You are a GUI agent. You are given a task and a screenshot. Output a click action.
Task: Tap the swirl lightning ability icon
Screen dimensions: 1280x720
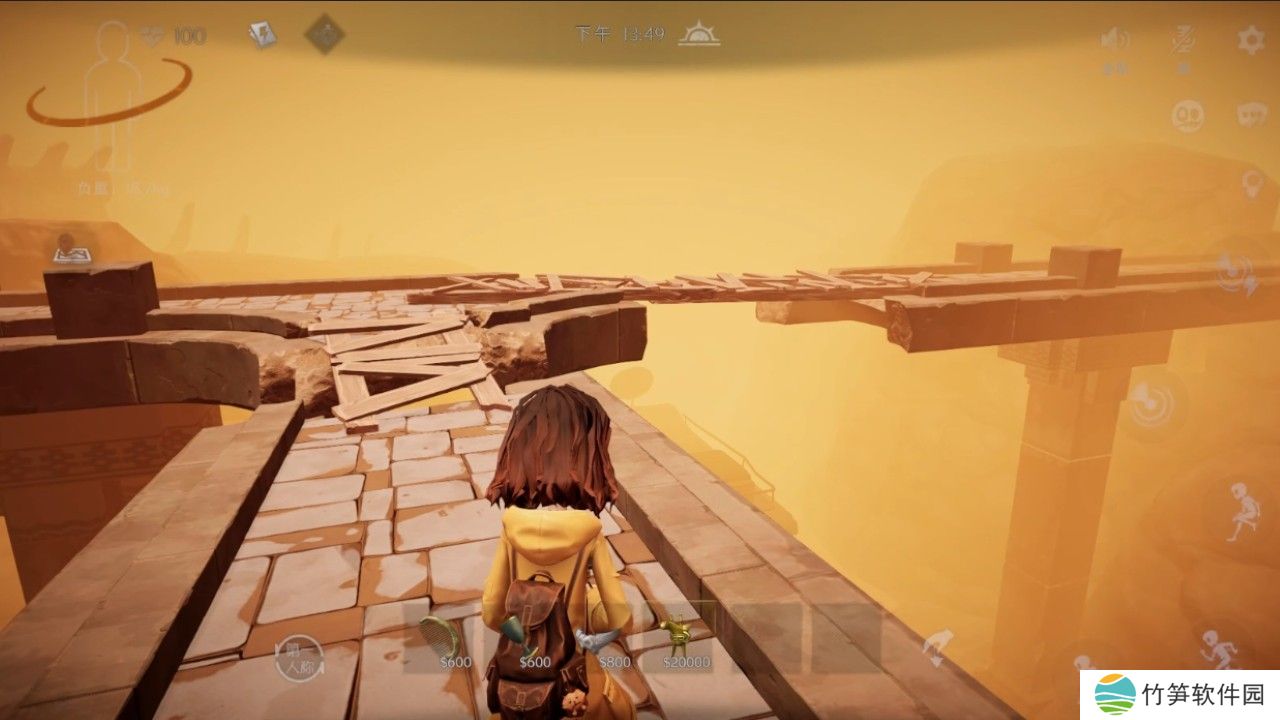click(x=1238, y=273)
